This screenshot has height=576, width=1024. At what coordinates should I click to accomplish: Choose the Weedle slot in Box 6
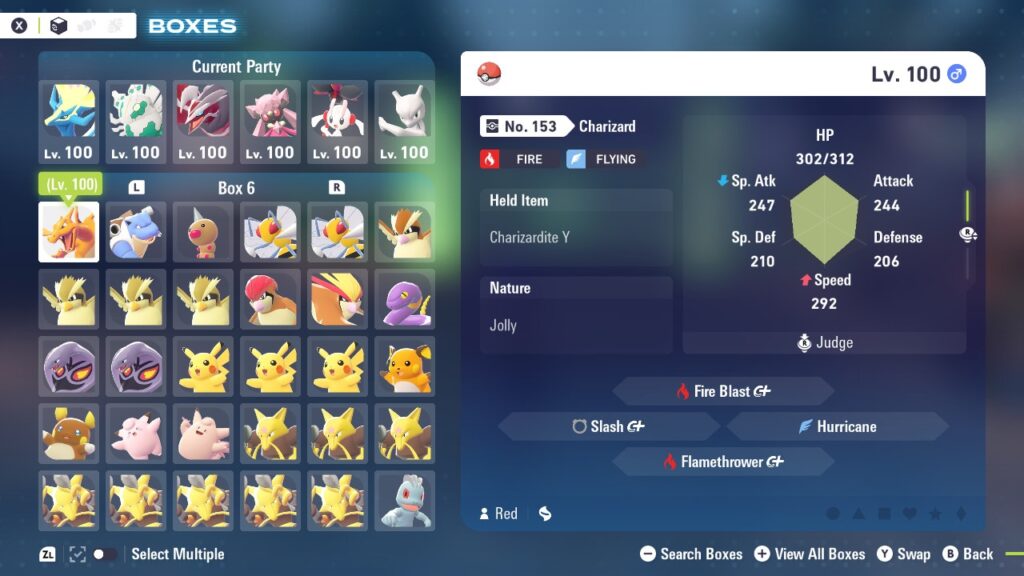203,231
